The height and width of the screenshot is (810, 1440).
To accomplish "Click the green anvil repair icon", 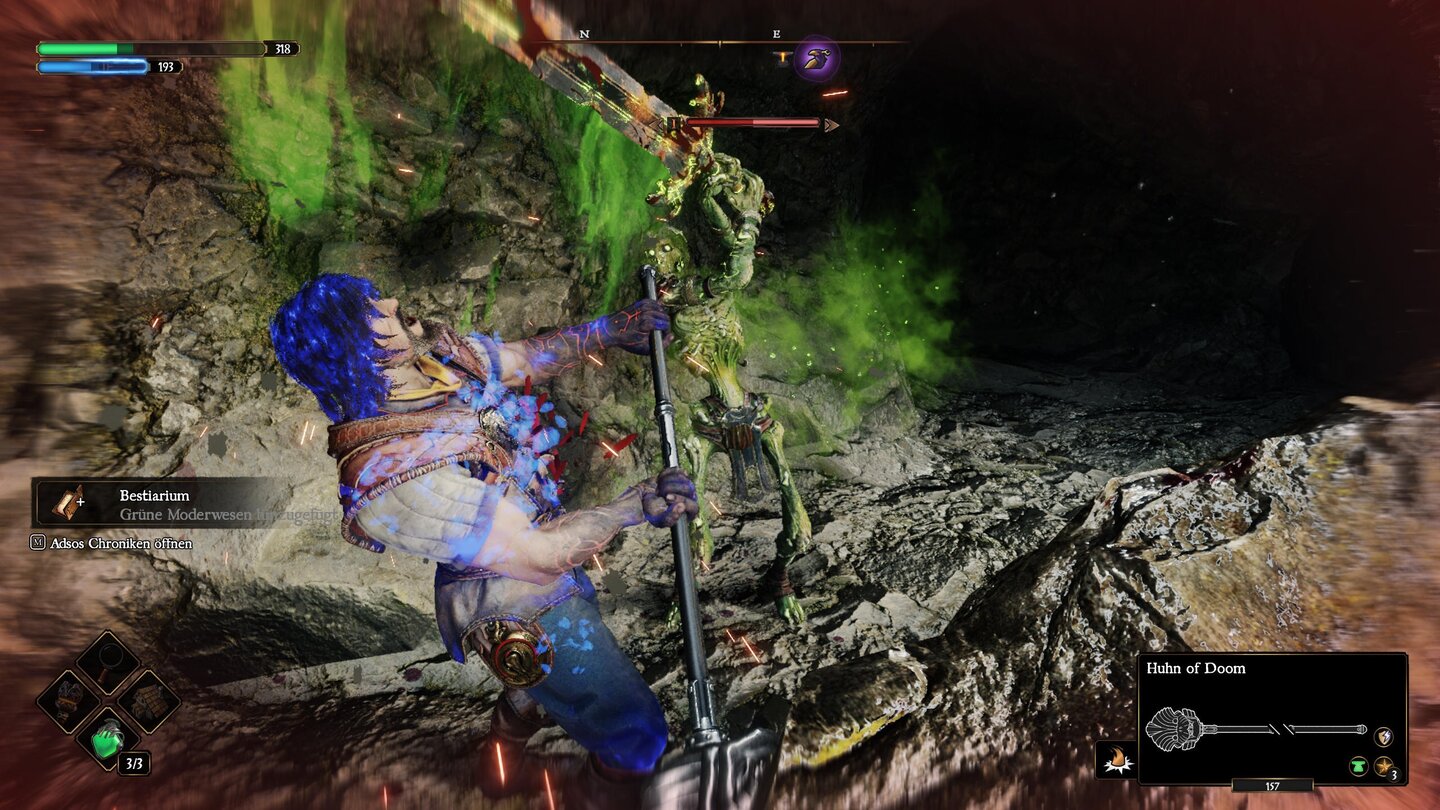I will coord(1360,766).
